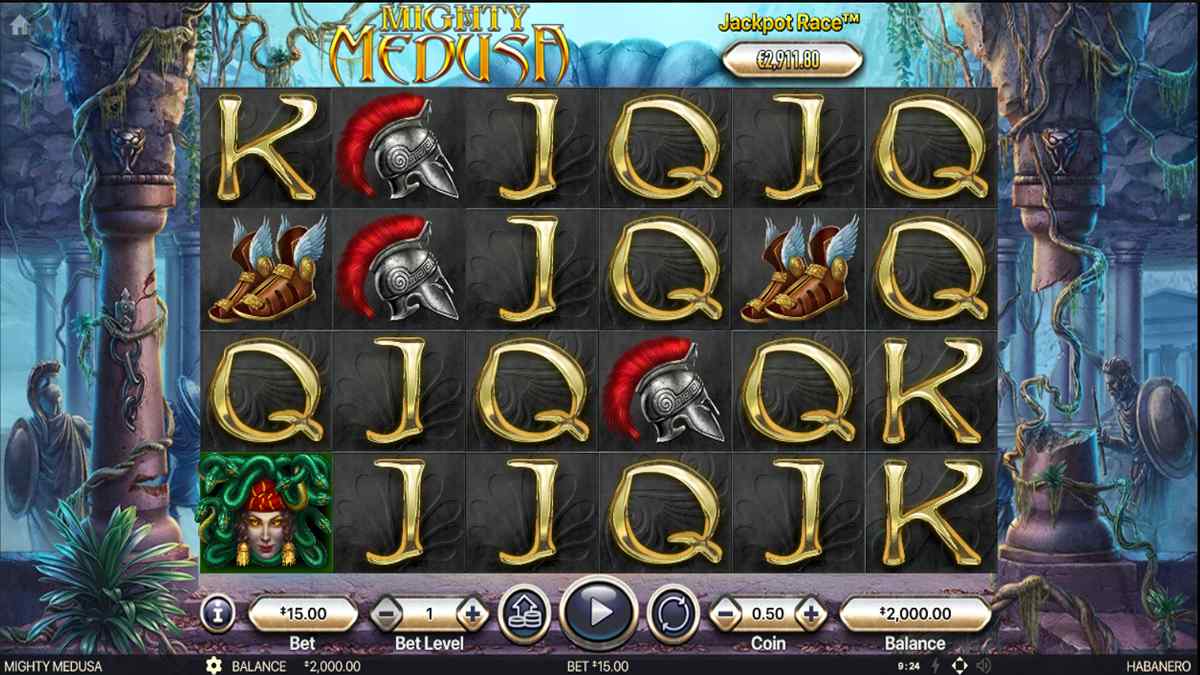Toggle fullscreen with the crosshair icon

point(960,666)
